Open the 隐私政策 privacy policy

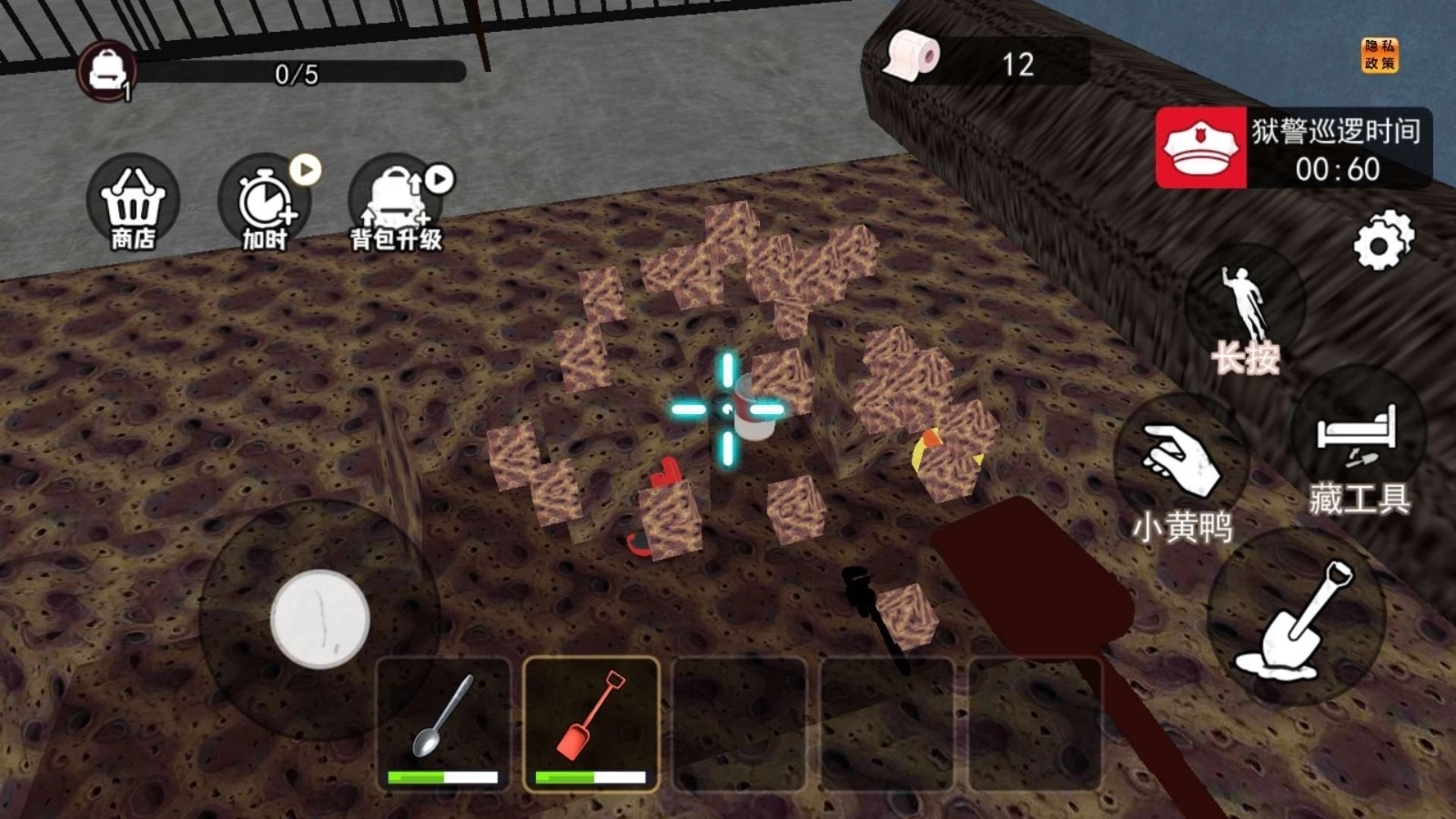1379,56
